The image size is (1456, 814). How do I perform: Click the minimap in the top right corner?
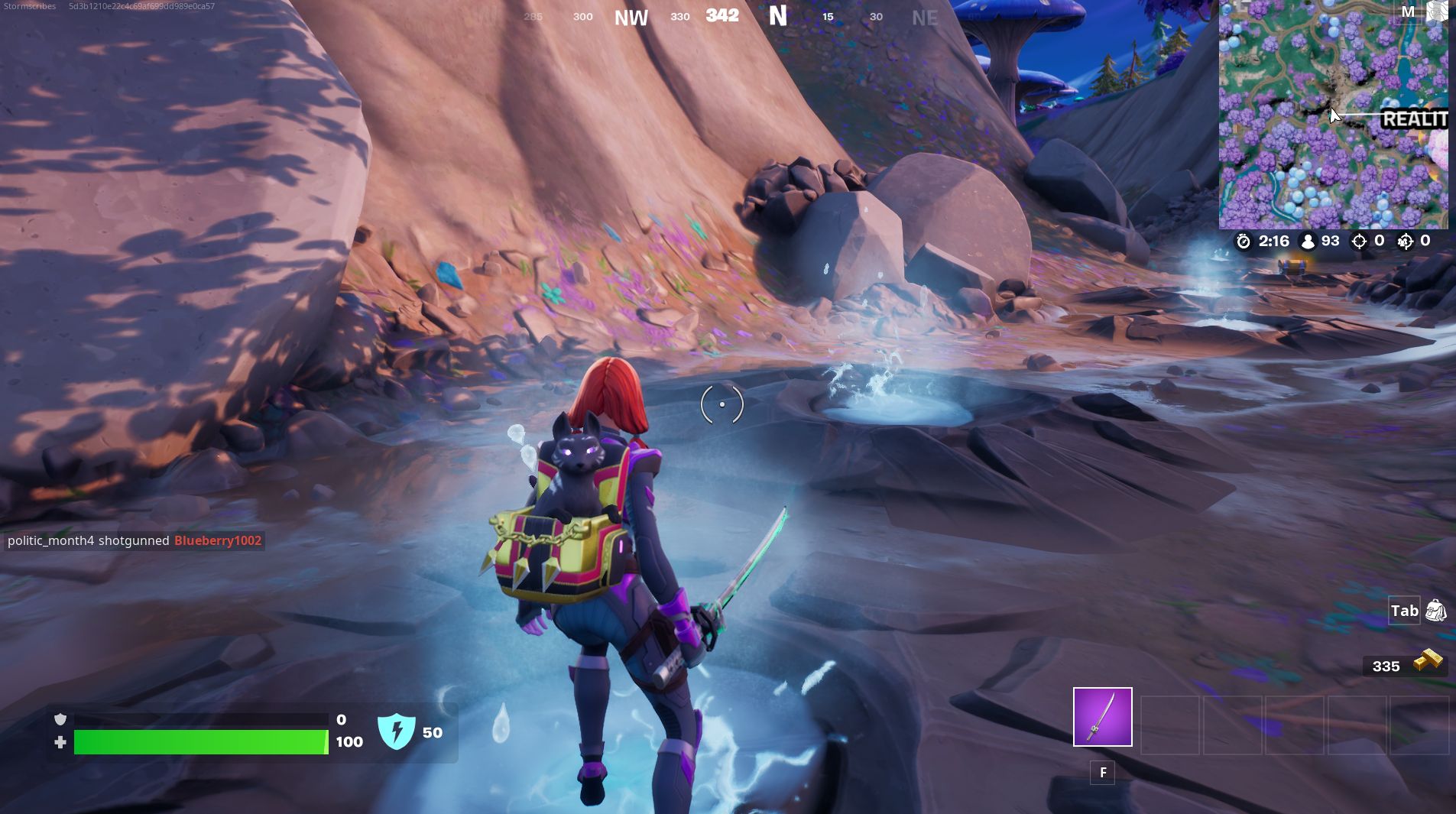point(1334,115)
